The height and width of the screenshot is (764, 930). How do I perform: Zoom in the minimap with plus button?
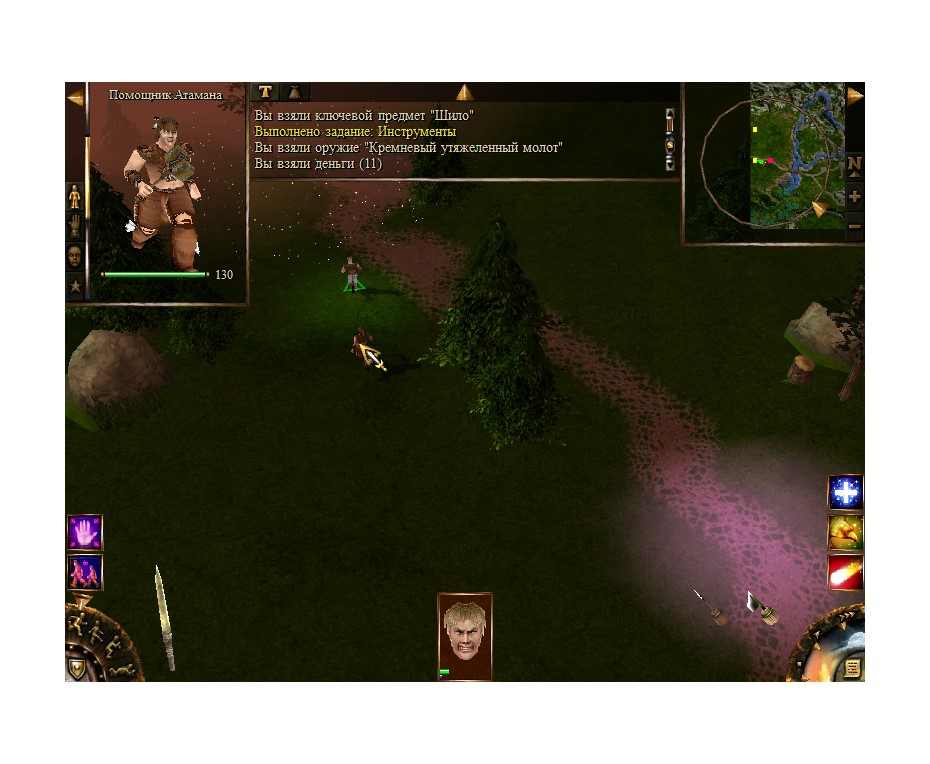click(855, 197)
